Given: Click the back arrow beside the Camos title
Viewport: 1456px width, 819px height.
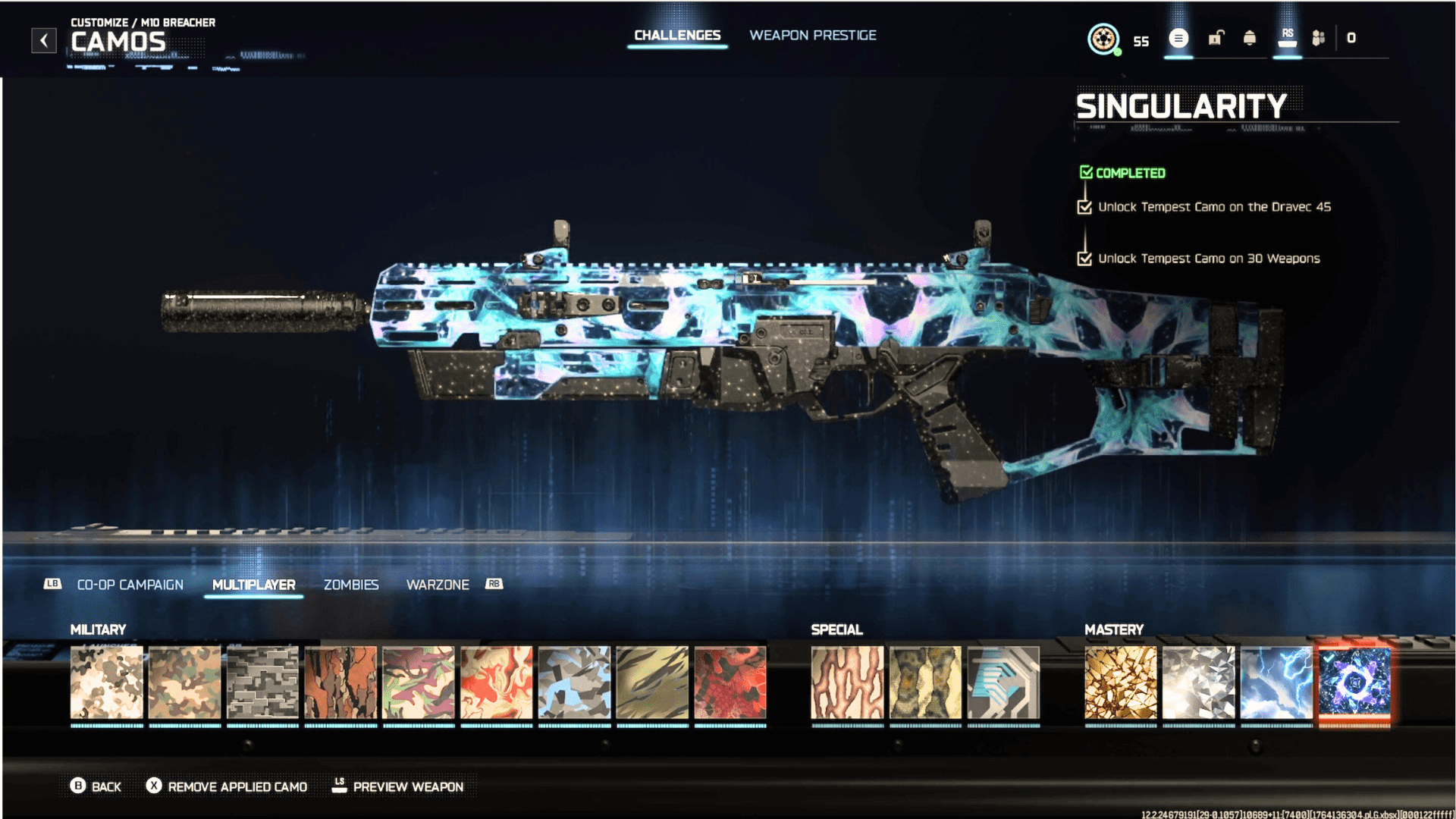Looking at the screenshot, I should pyautogui.click(x=43, y=40).
